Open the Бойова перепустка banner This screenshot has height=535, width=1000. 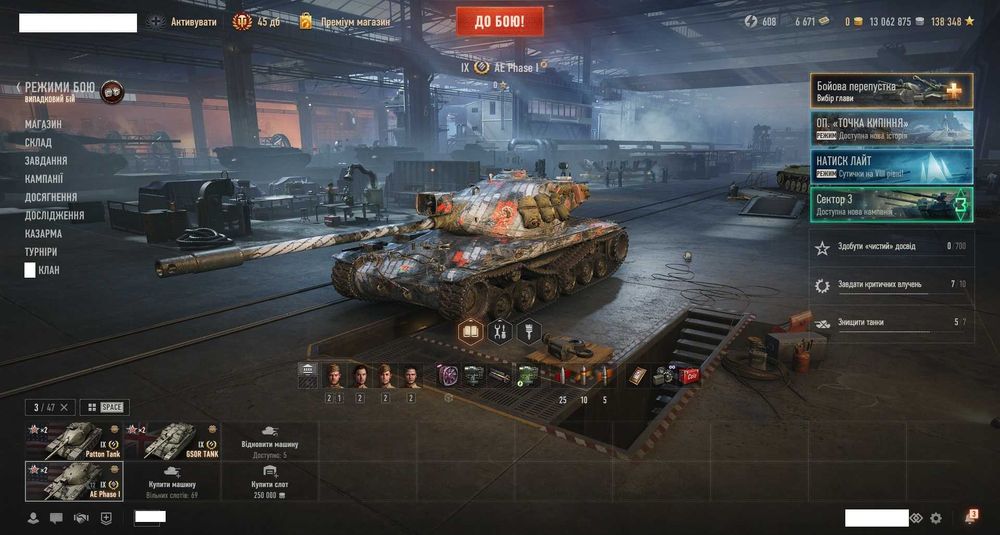pos(891,90)
